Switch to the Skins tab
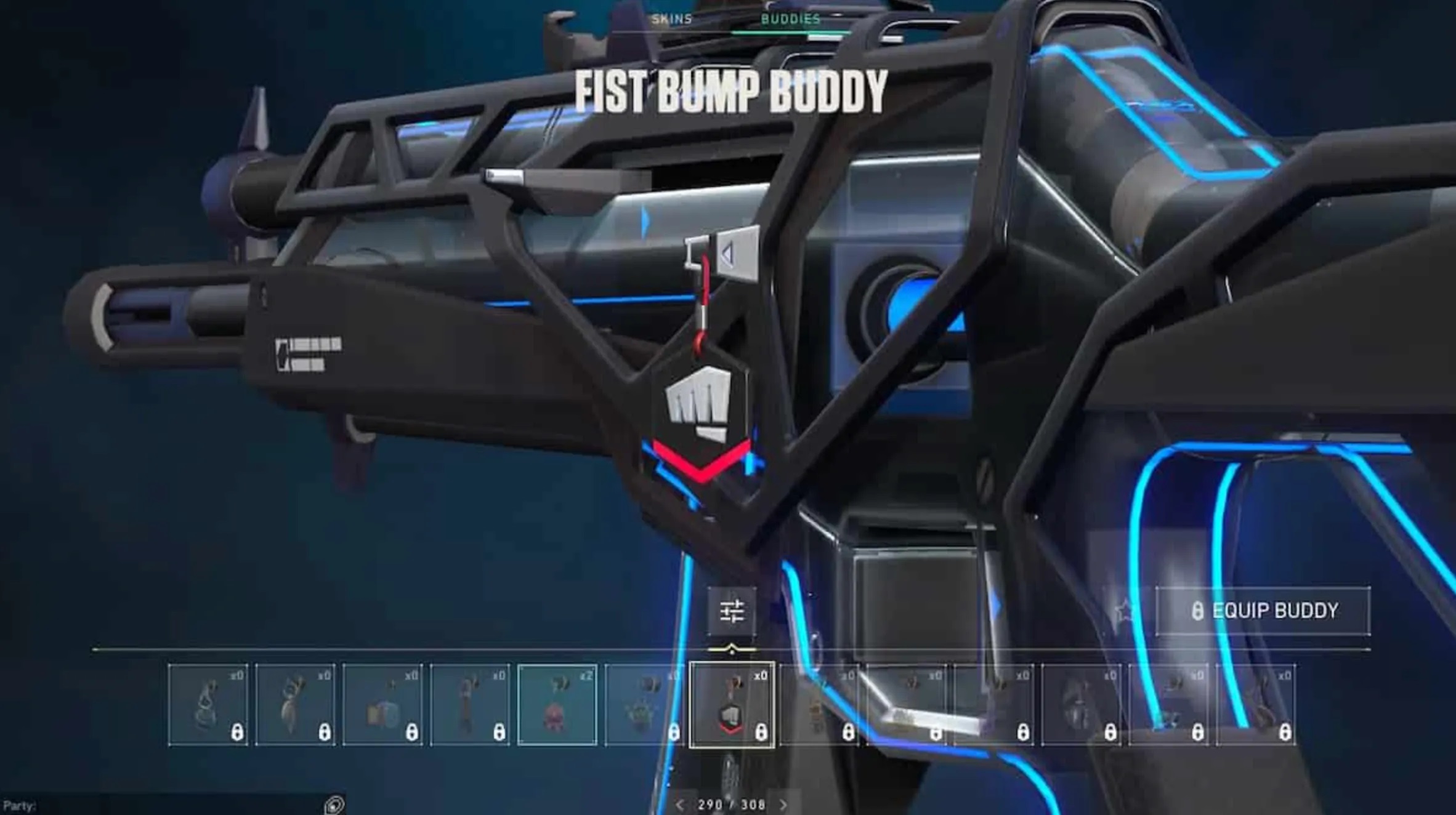The width and height of the screenshot is (1456, 815). coord(671,19)
